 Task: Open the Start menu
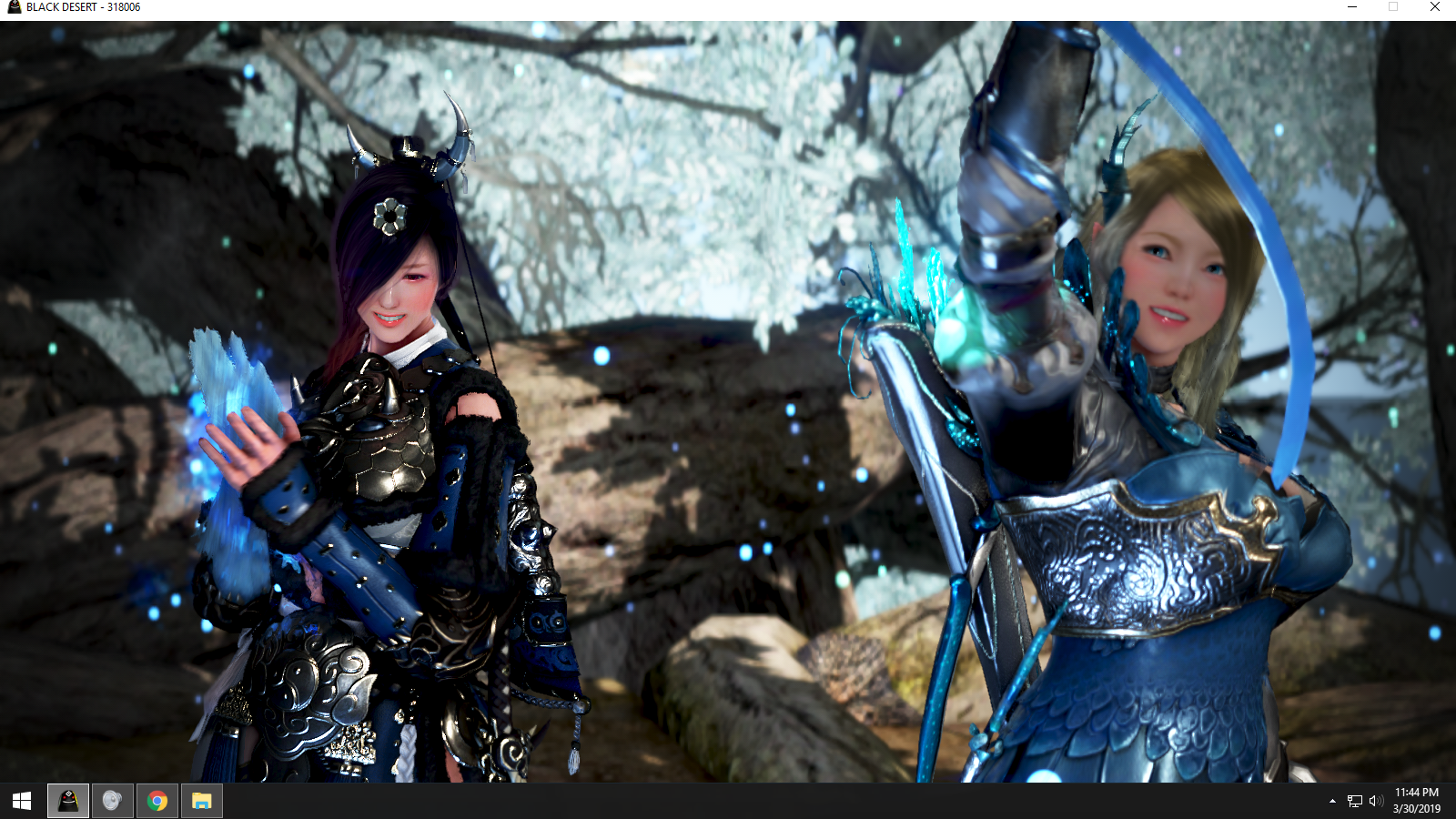click(20, 802)
